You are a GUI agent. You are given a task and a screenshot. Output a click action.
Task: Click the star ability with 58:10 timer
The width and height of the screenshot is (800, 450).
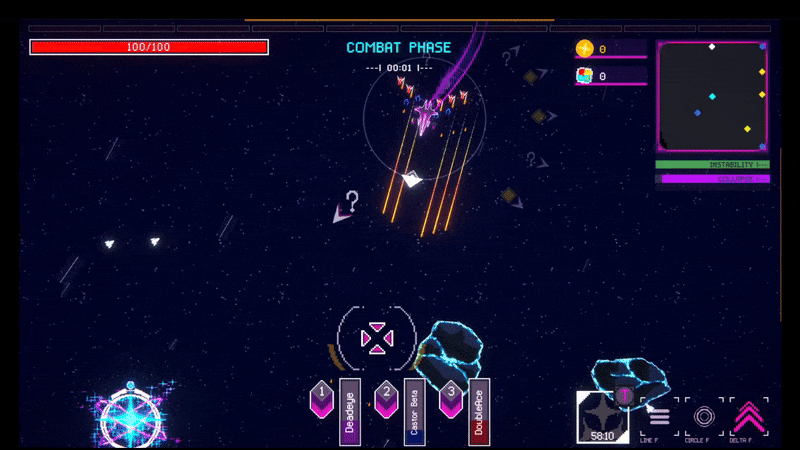[601, 416]
